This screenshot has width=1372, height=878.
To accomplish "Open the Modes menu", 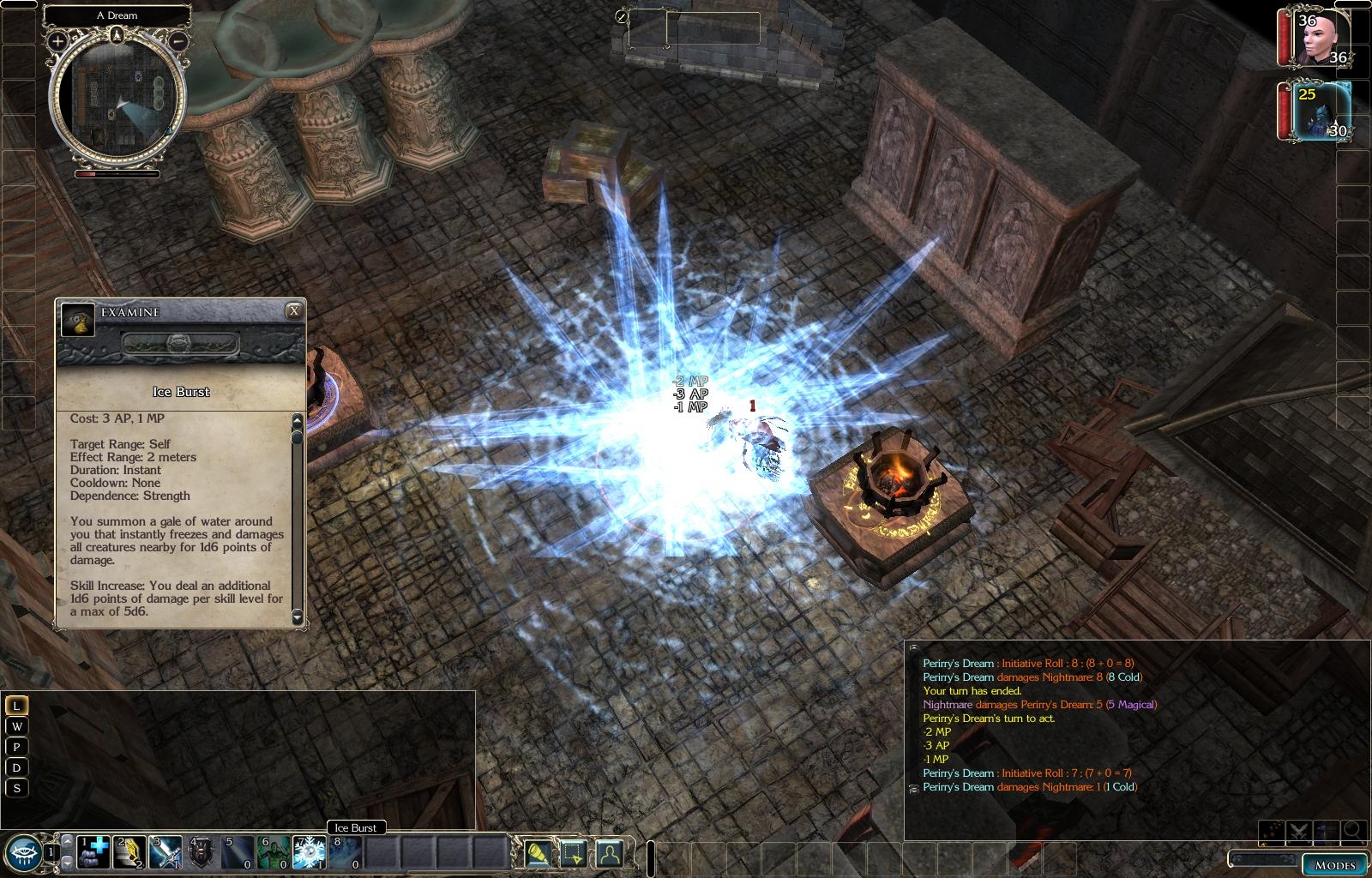I will pyautogui.click(x=1334, y=864).
